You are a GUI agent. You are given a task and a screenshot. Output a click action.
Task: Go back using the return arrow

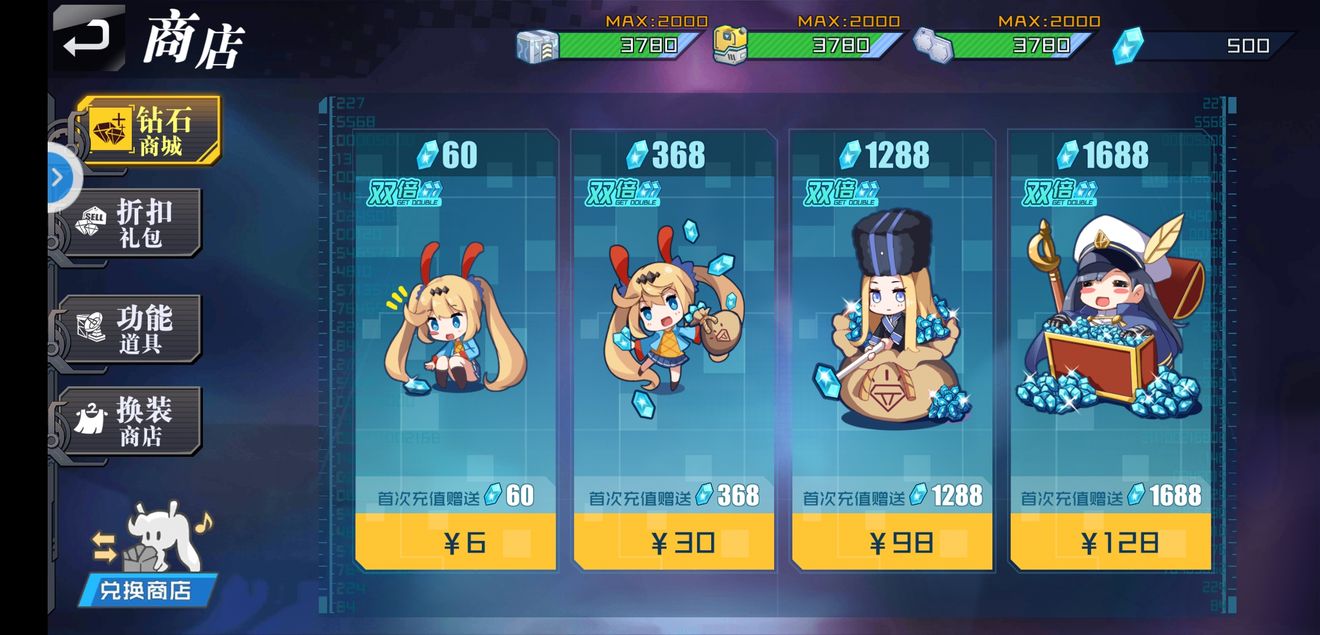pyautogui.click(x=88, y=39)
